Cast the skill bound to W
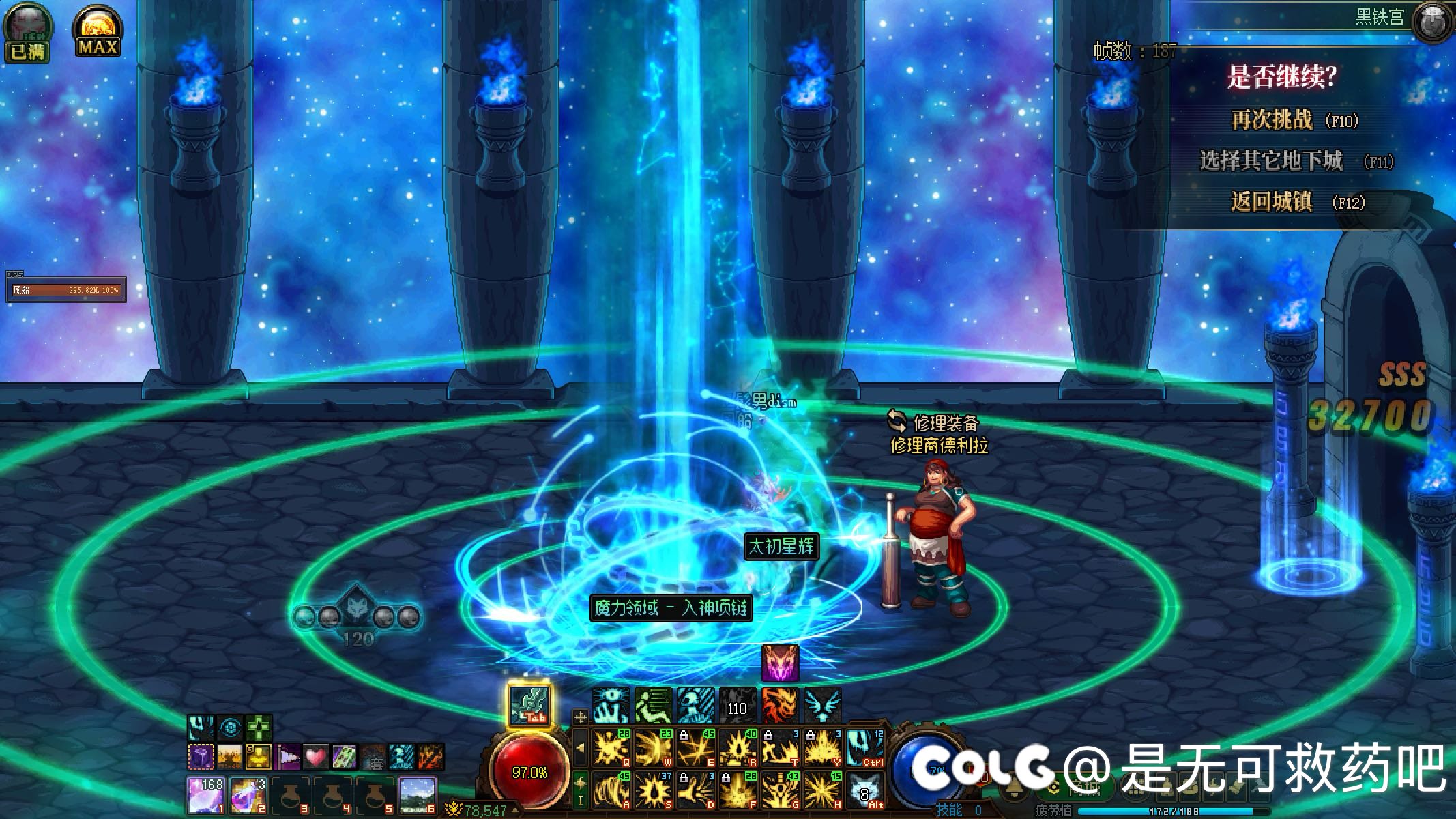This screenshot has width=1456, height=819. coord(653,748)
